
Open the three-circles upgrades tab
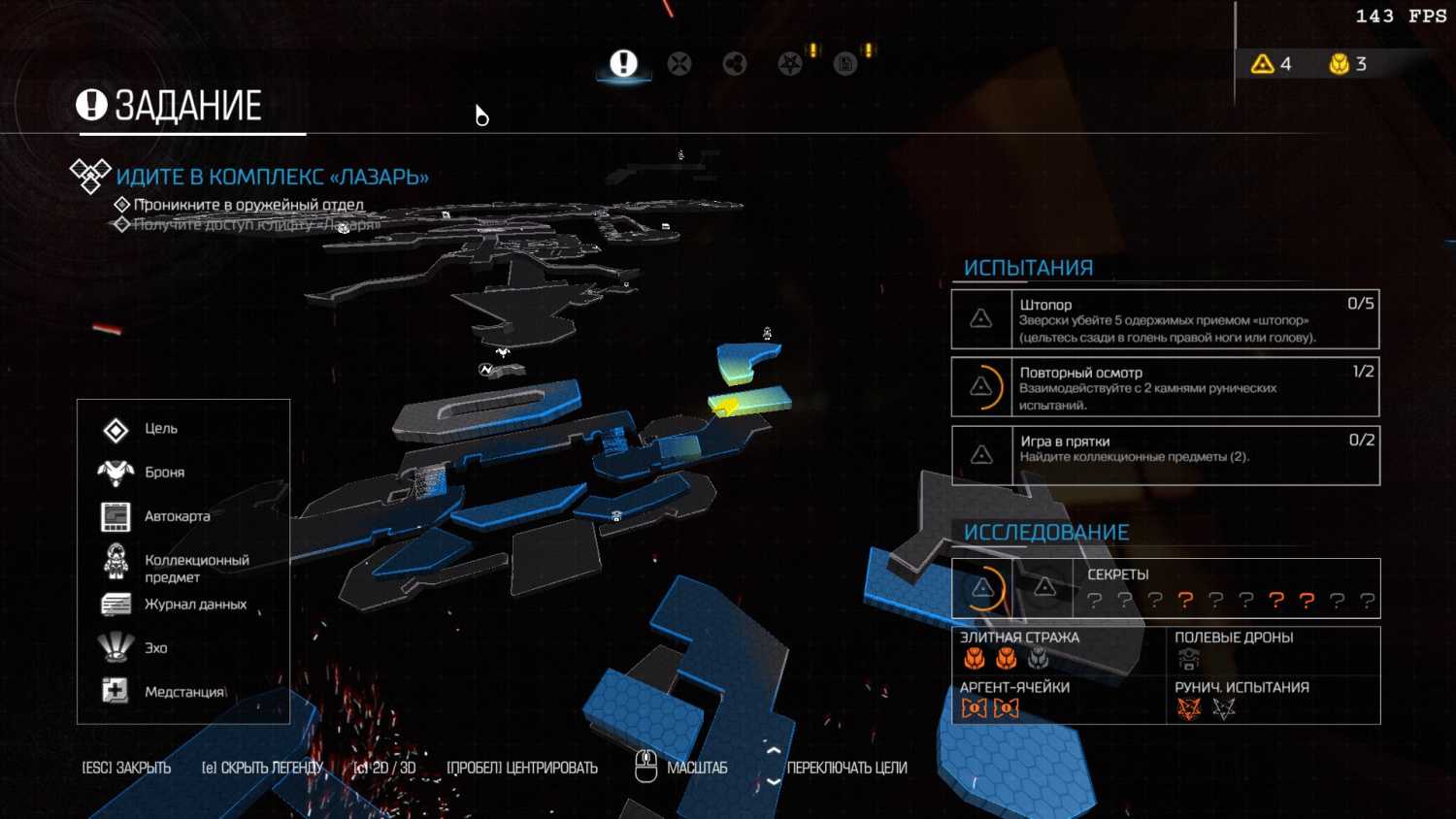point(735,64)
